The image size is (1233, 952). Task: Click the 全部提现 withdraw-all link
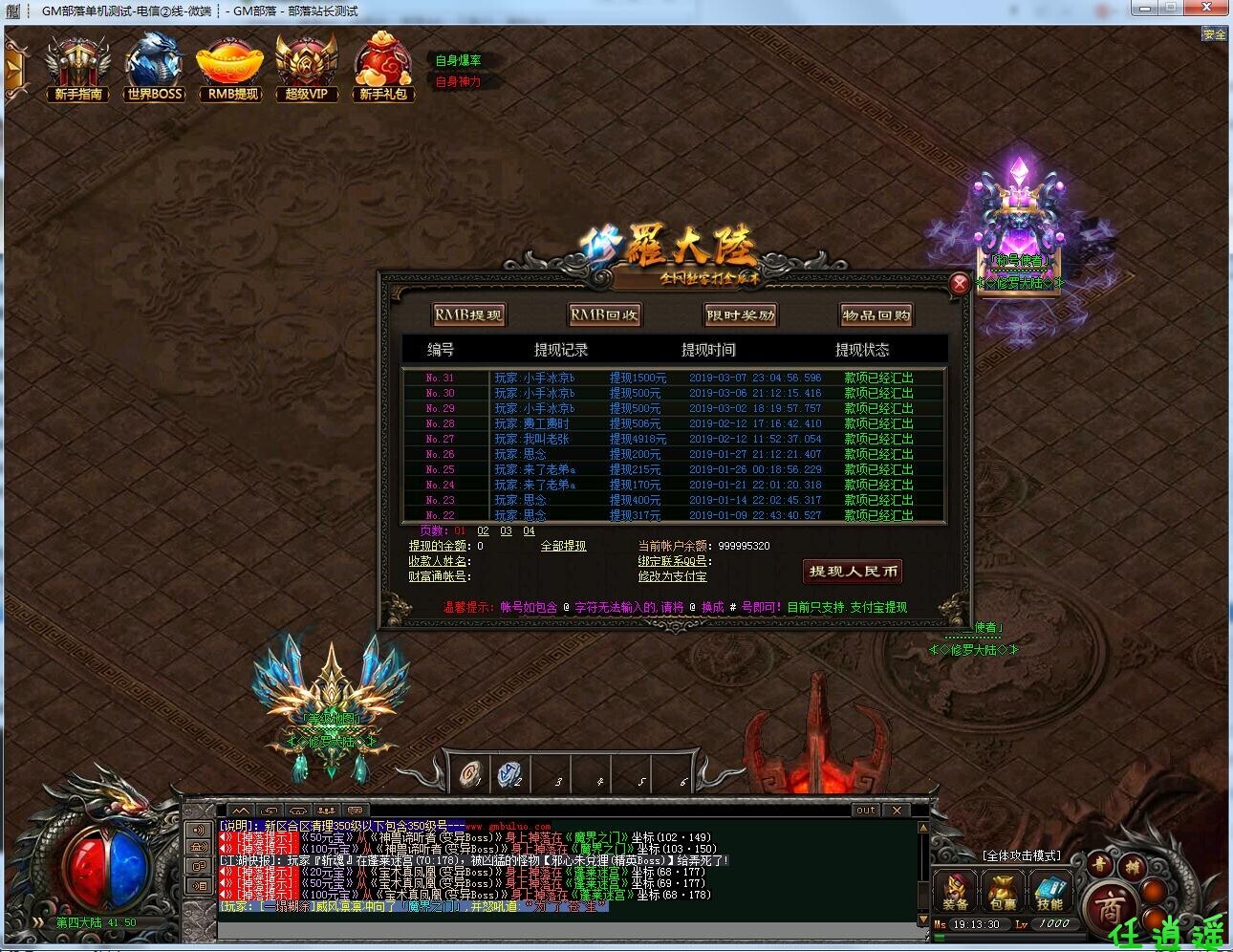pos(563,545)
